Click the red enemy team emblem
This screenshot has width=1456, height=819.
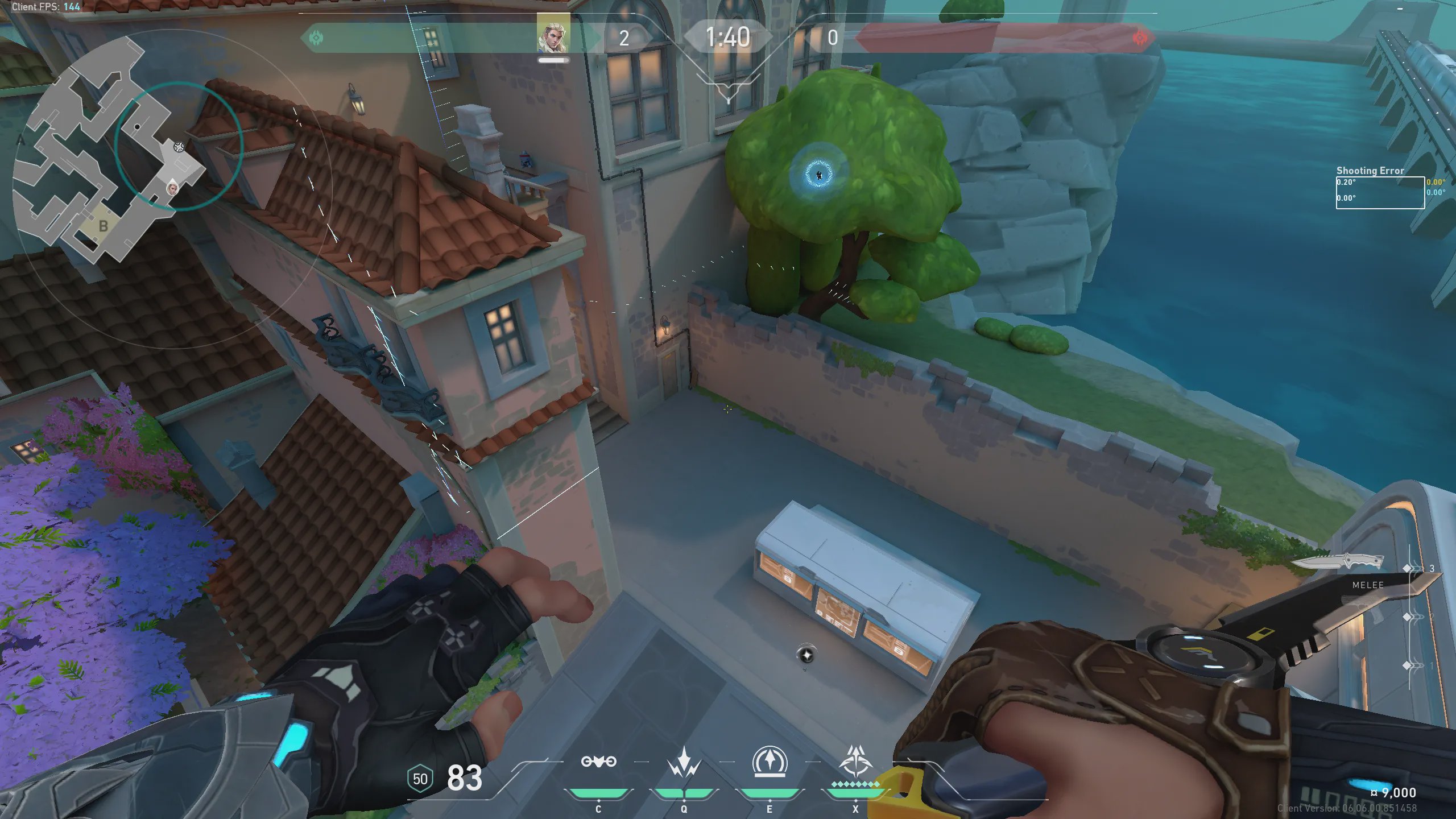coord(1140,38)
